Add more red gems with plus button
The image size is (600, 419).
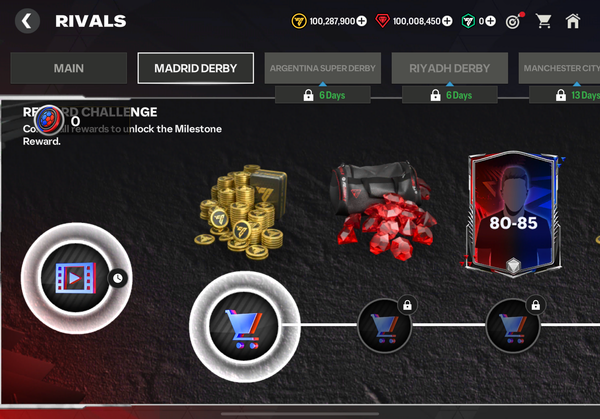click(x=447, y=20)
